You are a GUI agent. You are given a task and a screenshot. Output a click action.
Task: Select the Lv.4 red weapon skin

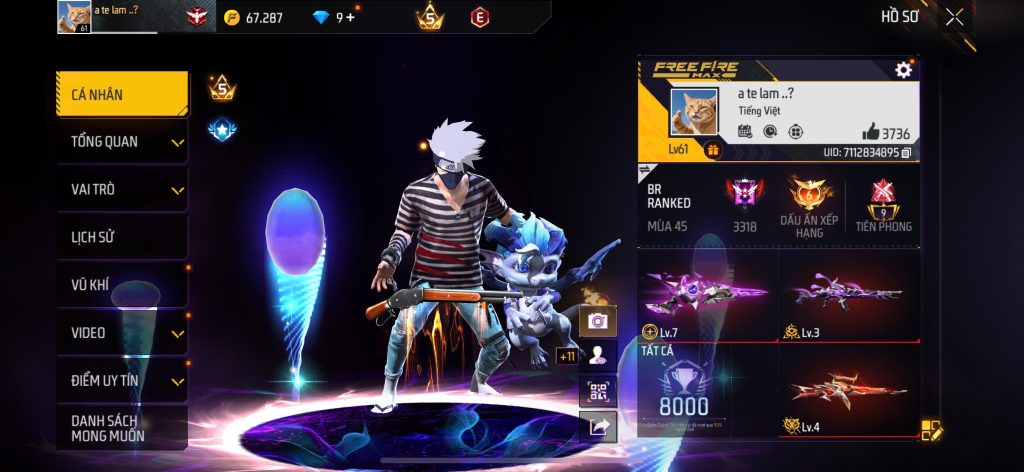[x=849, y=392]
